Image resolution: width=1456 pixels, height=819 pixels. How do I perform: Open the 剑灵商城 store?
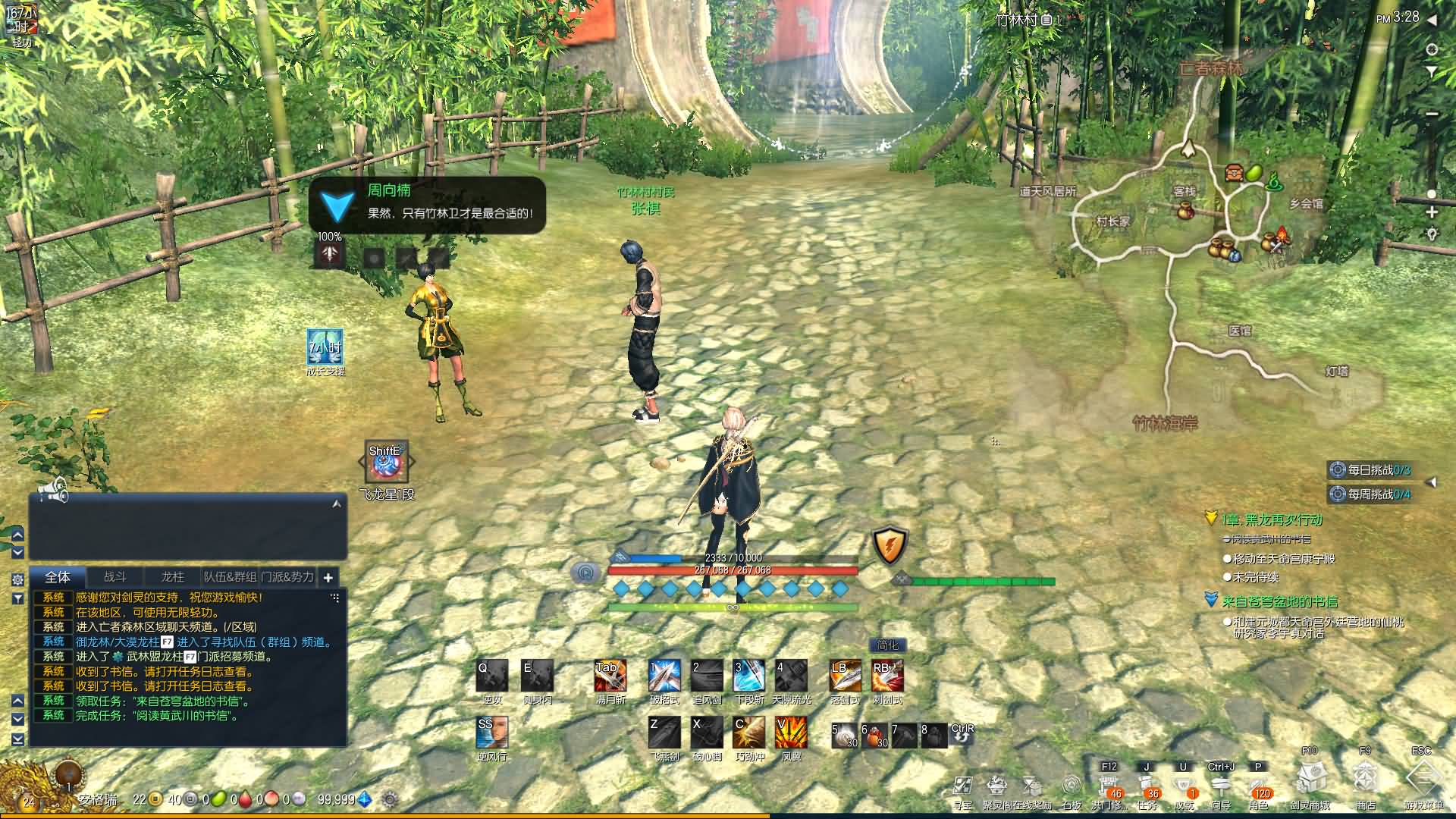[x=1310, y=781]
